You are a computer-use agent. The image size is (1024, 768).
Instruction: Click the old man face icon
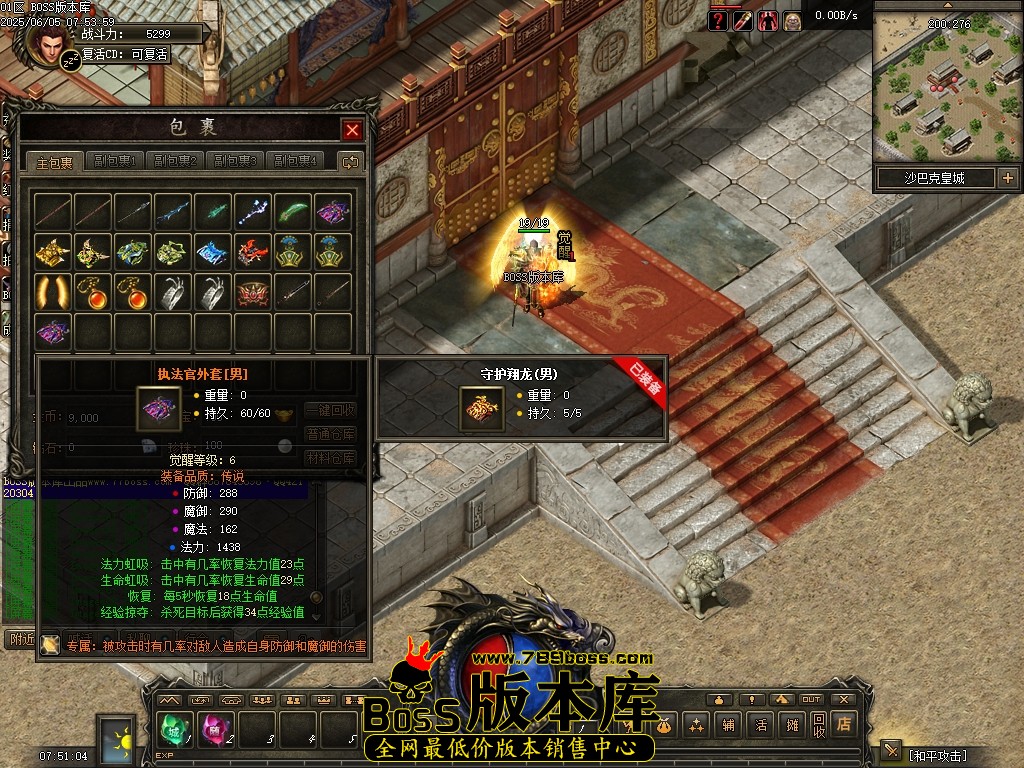792,20
